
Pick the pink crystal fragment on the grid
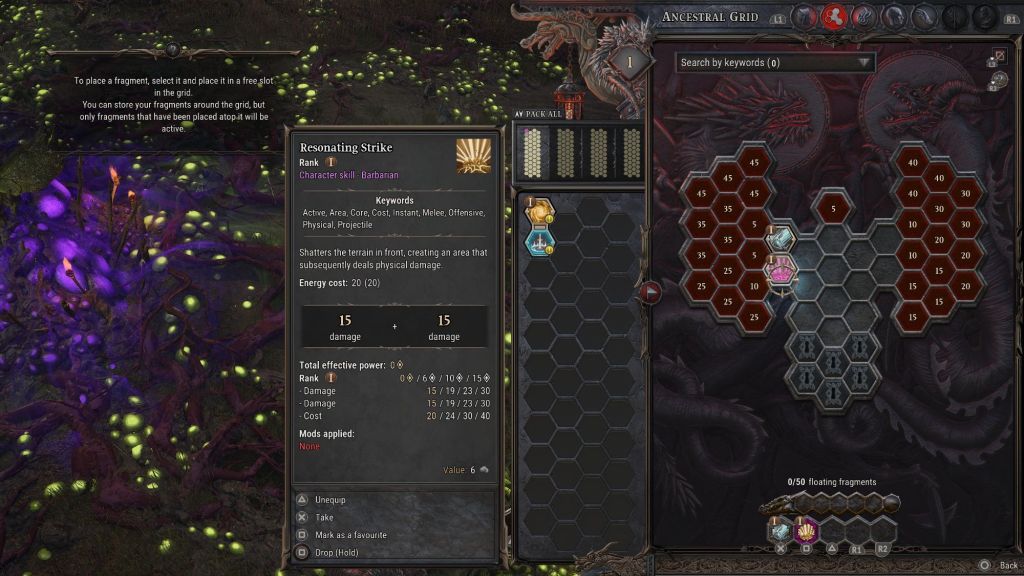pyautogui.click(x=780, y=268)
